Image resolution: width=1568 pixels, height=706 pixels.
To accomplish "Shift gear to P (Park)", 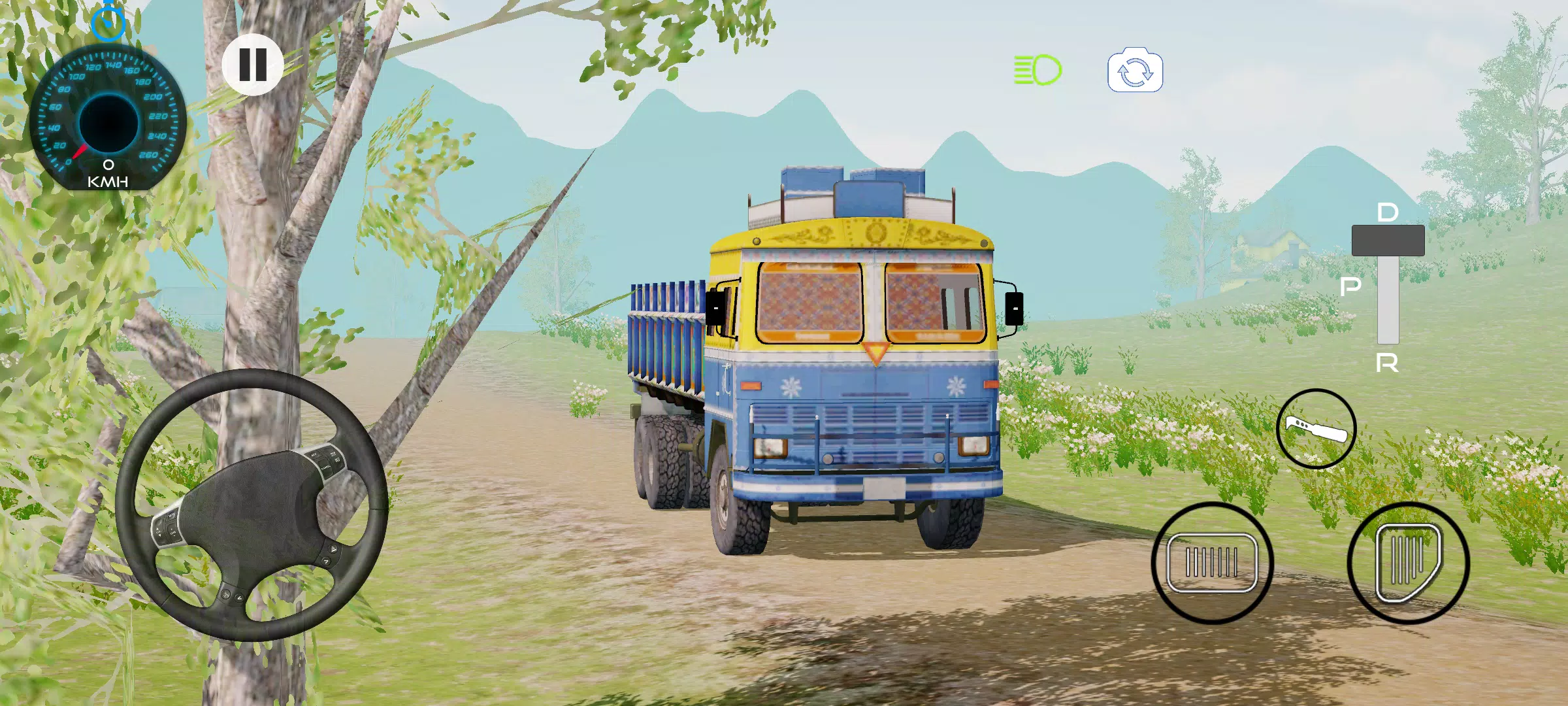I will [1350, 286].
